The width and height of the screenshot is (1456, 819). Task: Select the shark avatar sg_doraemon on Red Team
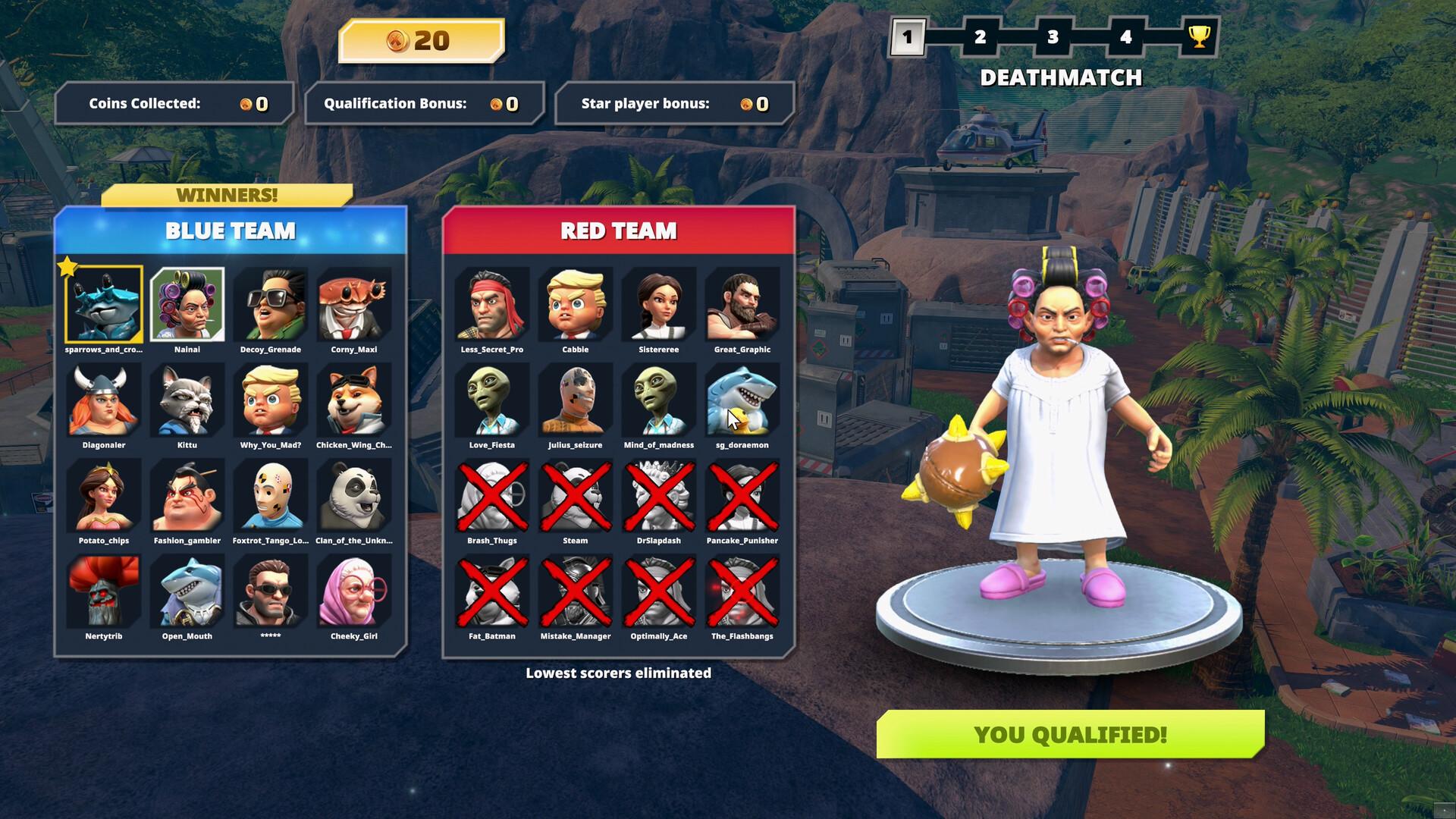(x=741, y=400)
